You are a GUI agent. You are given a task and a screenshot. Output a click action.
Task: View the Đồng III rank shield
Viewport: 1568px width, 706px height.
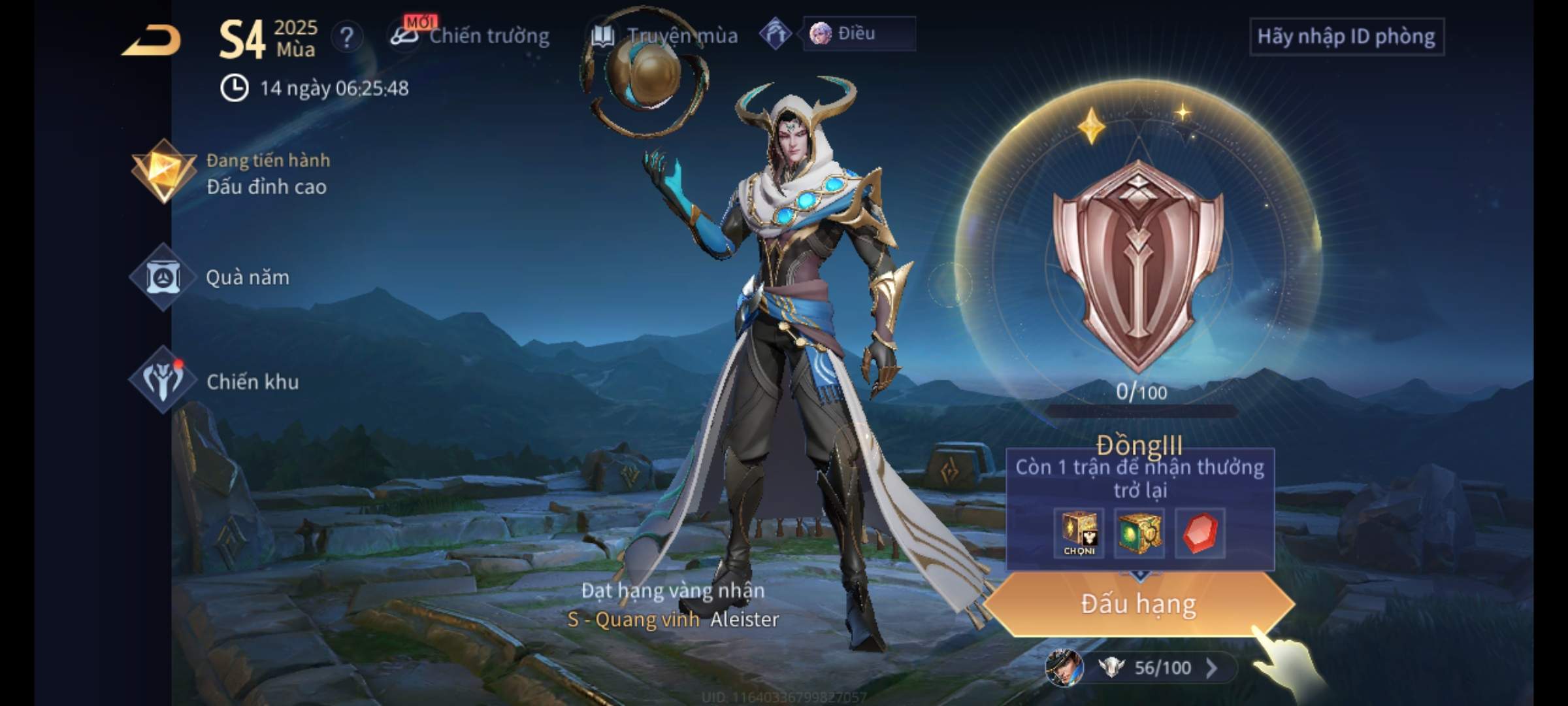(1138, 265)
